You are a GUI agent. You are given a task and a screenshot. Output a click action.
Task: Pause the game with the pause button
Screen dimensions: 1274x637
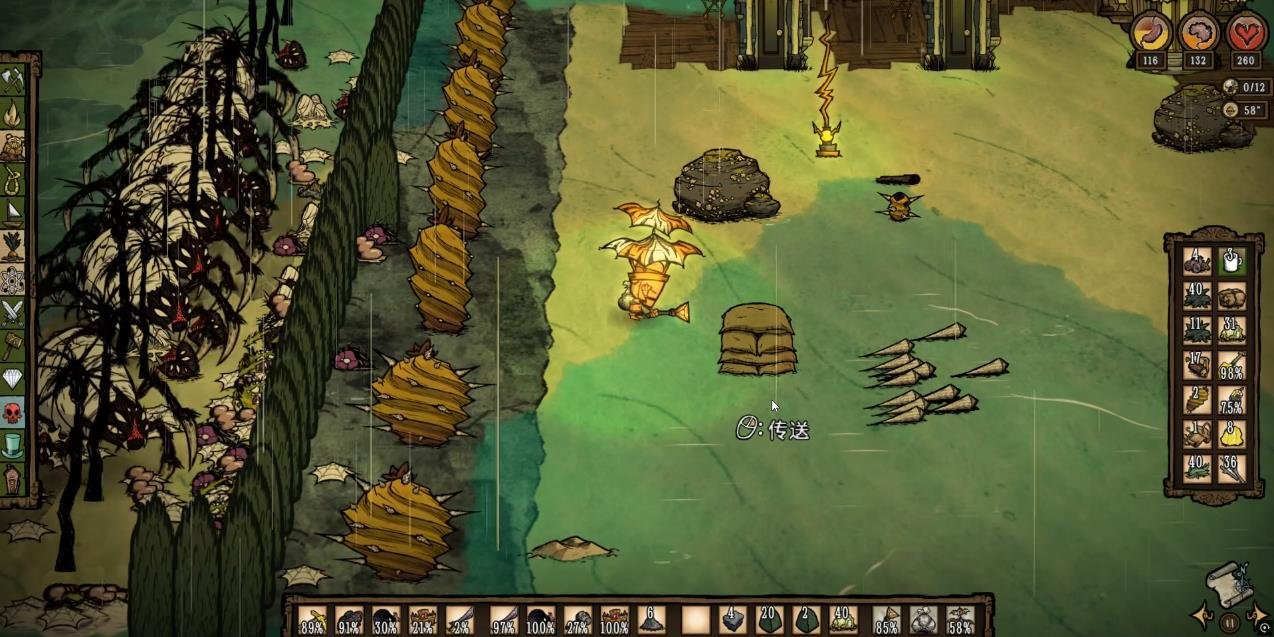click(x=1230, y=622)
